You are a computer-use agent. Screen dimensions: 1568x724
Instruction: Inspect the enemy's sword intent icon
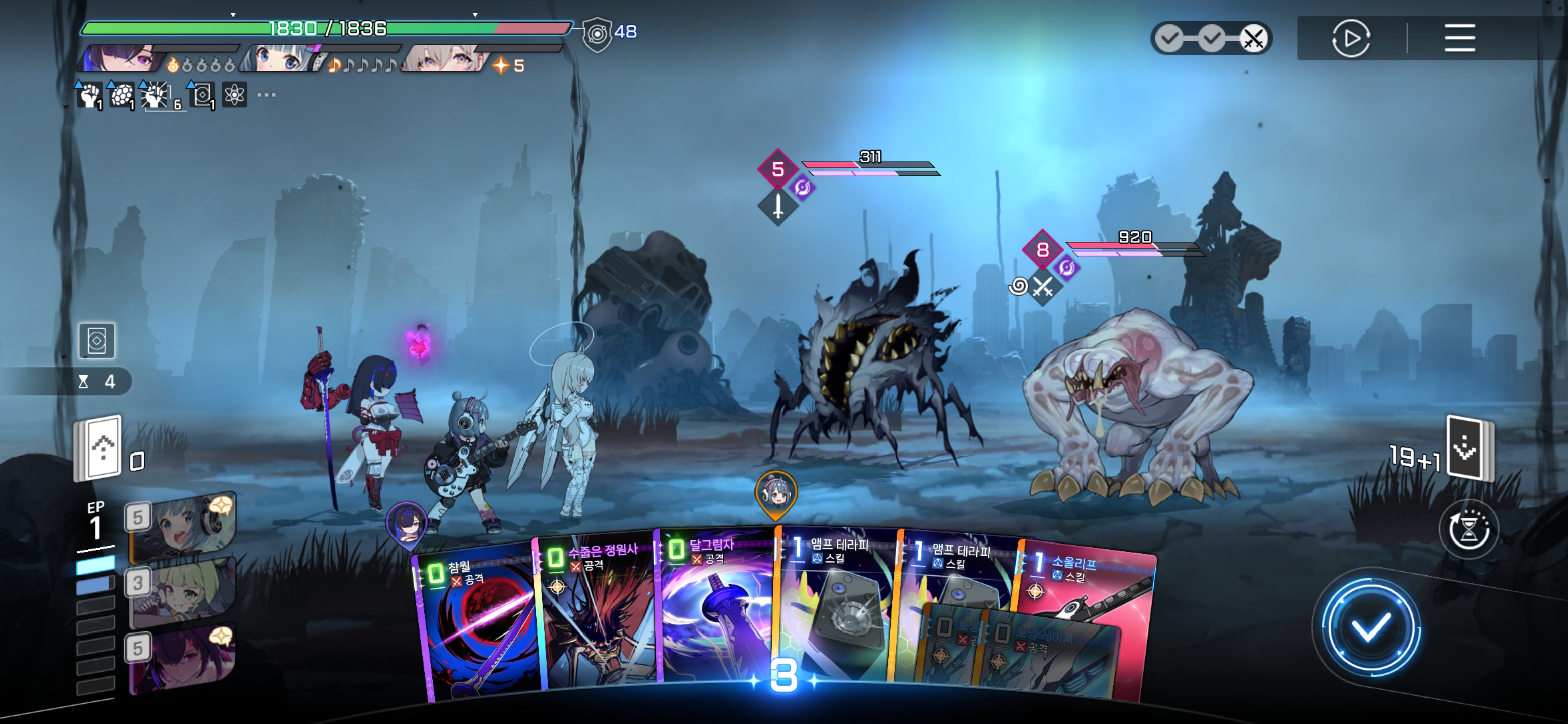tap(778, 207)
